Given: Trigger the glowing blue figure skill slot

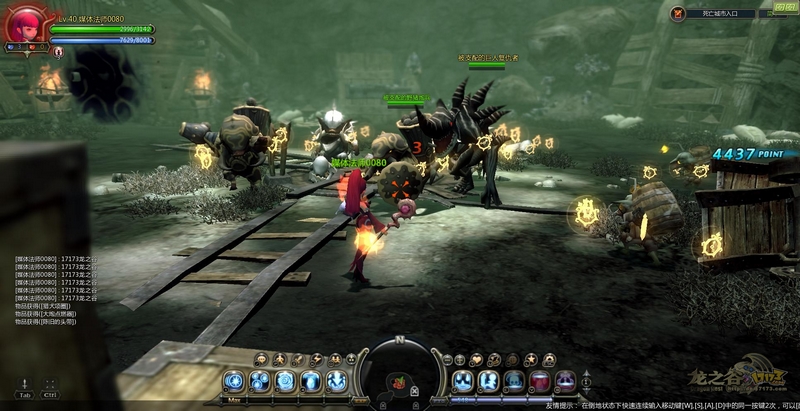Looking at the screenshot, I should [312, 380].
